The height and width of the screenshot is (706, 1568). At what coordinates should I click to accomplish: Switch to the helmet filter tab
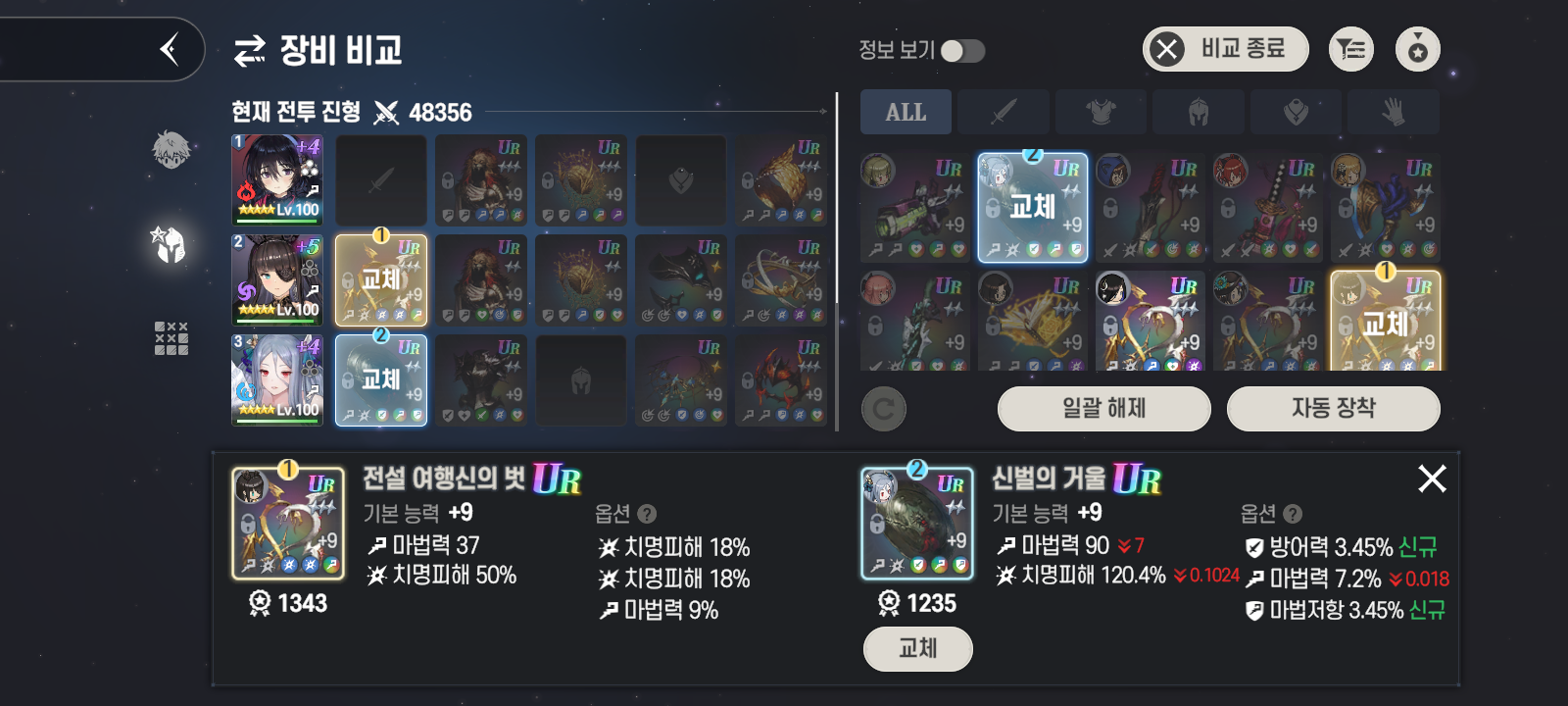pos(1198,113)
